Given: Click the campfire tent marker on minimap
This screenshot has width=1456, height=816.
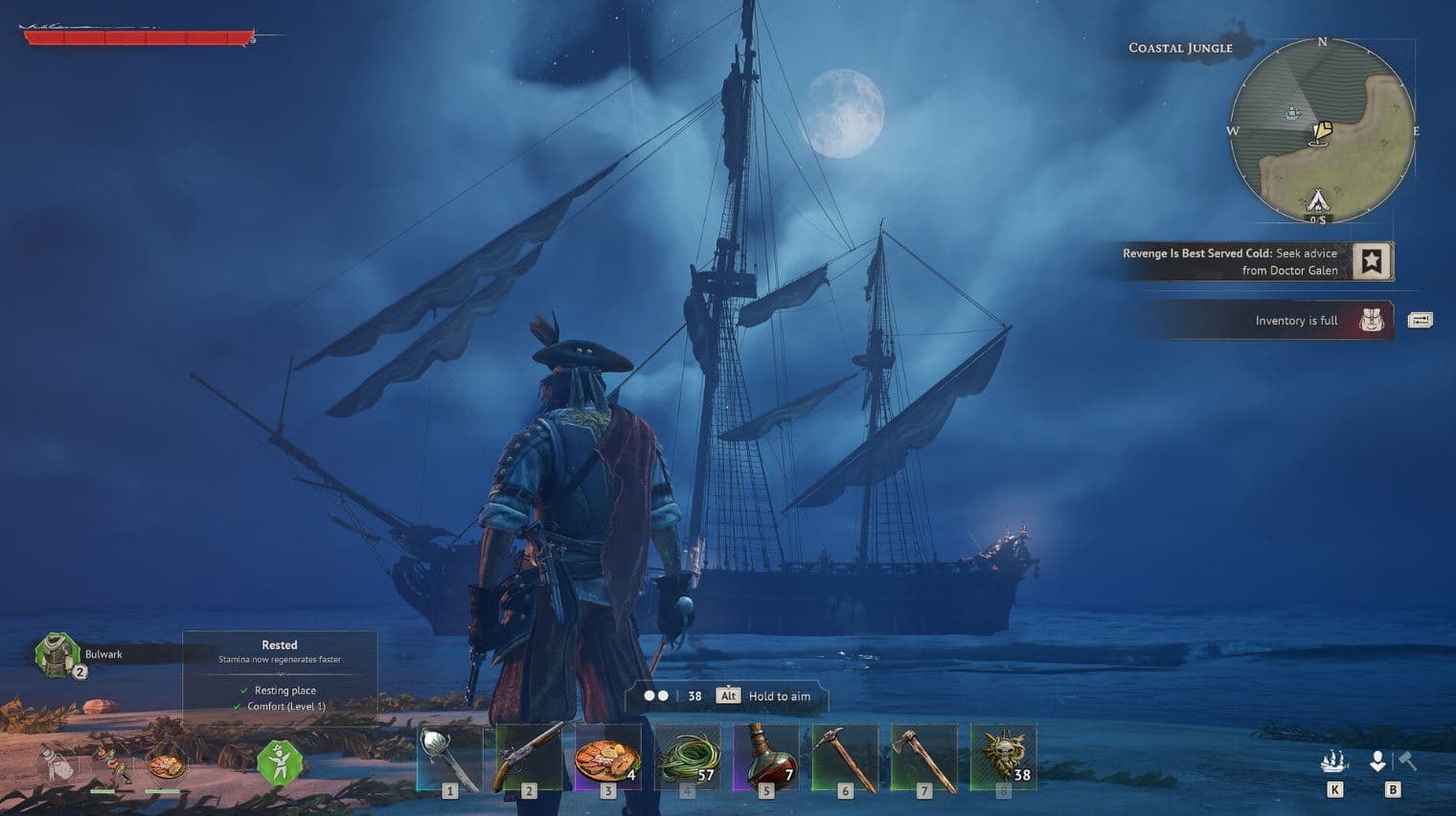Looking at the screenshot, I should click(x=1318, y=201).
